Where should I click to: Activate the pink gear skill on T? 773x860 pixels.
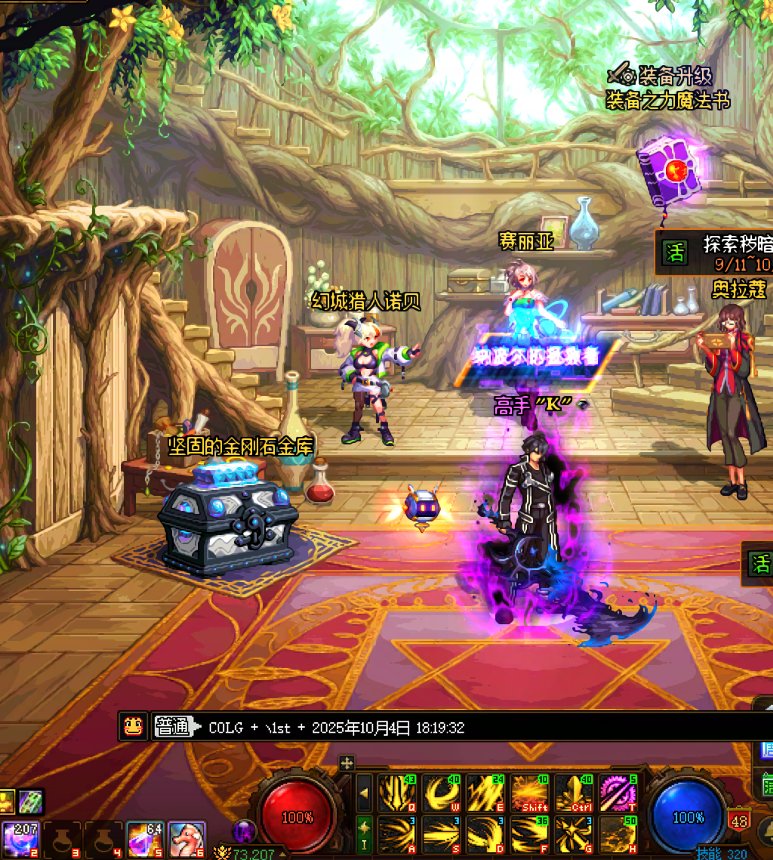click(617, 794)
